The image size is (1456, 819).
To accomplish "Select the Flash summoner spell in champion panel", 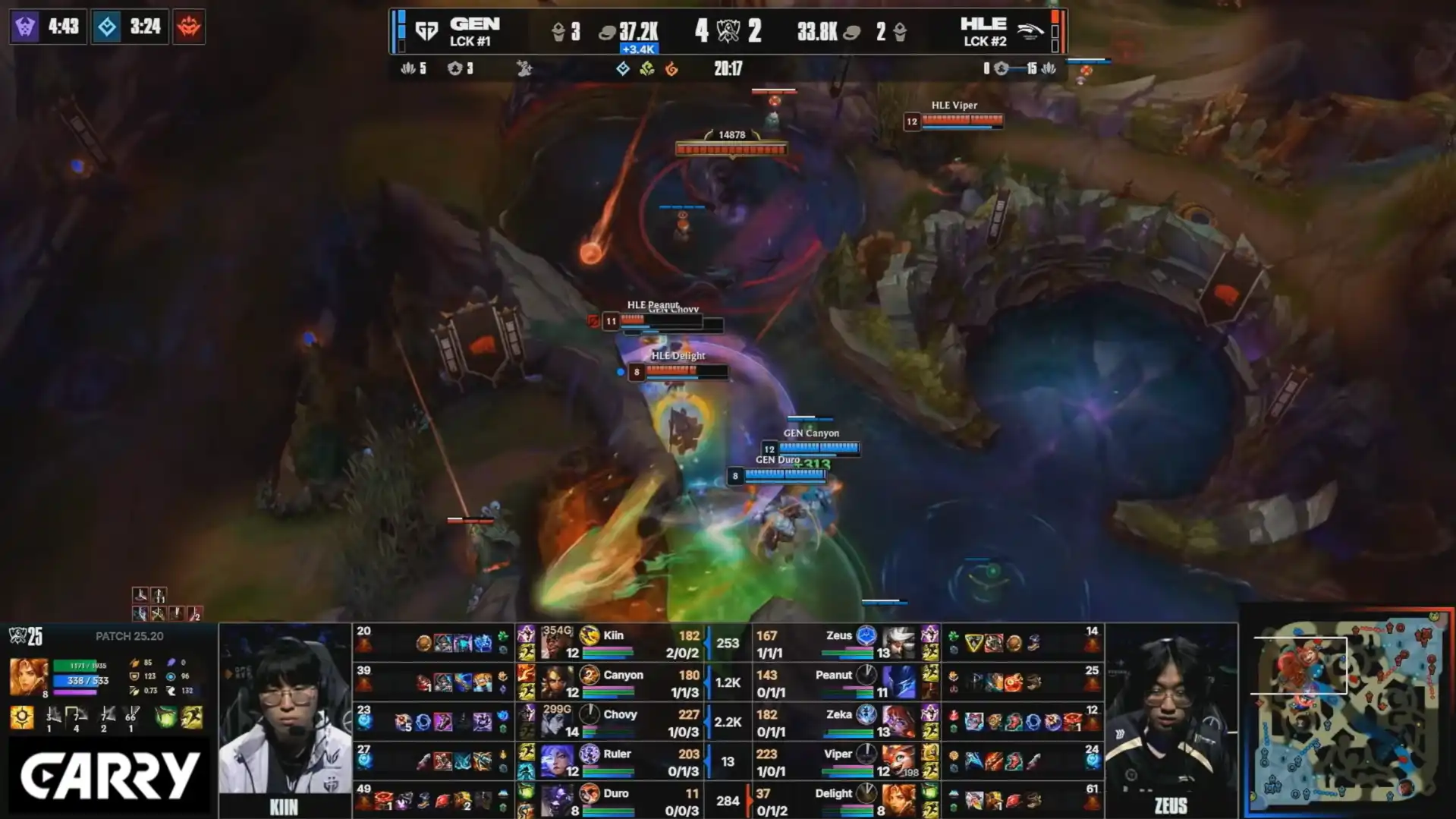I will (192, 717).
